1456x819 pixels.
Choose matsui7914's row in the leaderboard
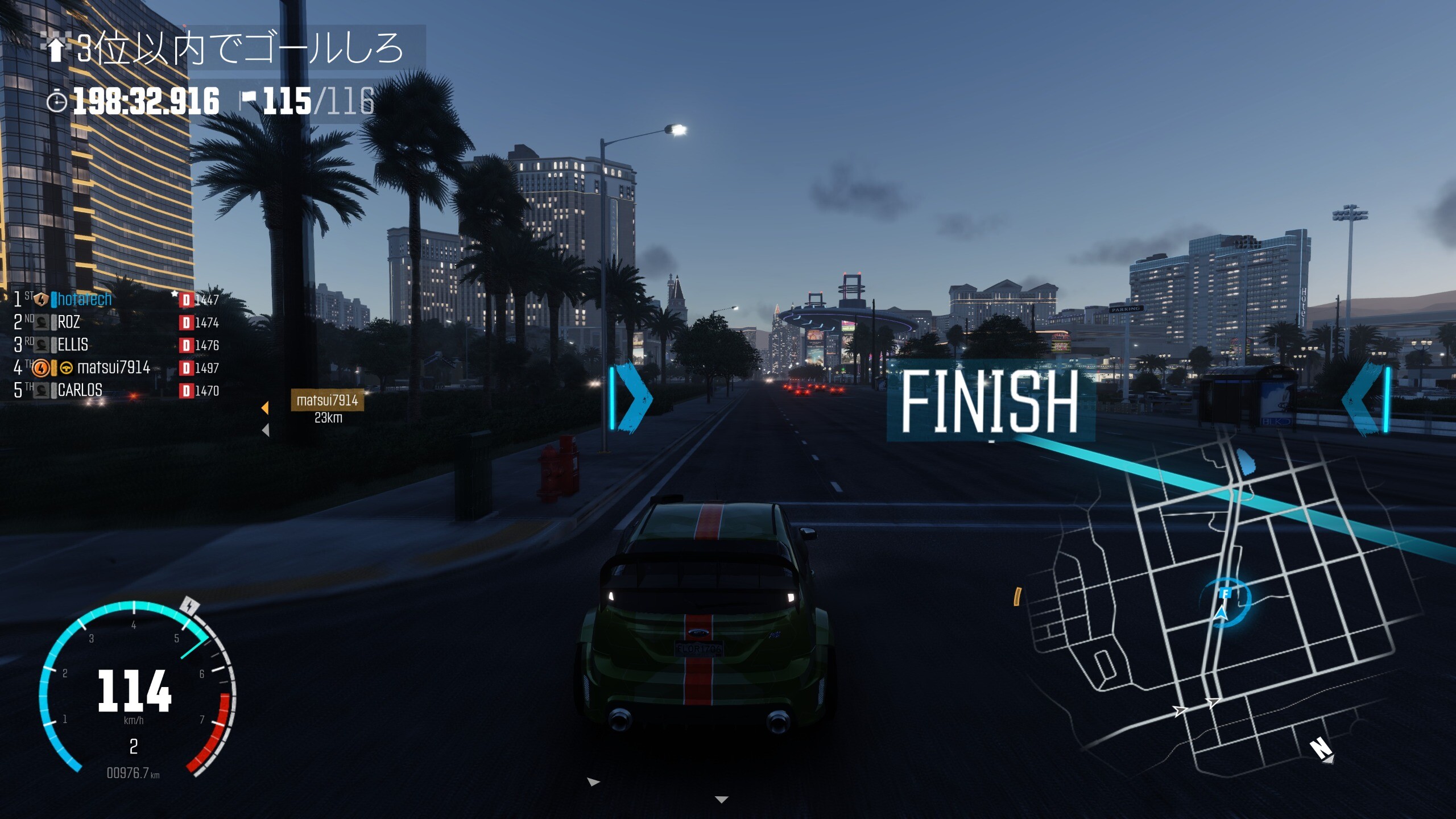pos(113,367)
